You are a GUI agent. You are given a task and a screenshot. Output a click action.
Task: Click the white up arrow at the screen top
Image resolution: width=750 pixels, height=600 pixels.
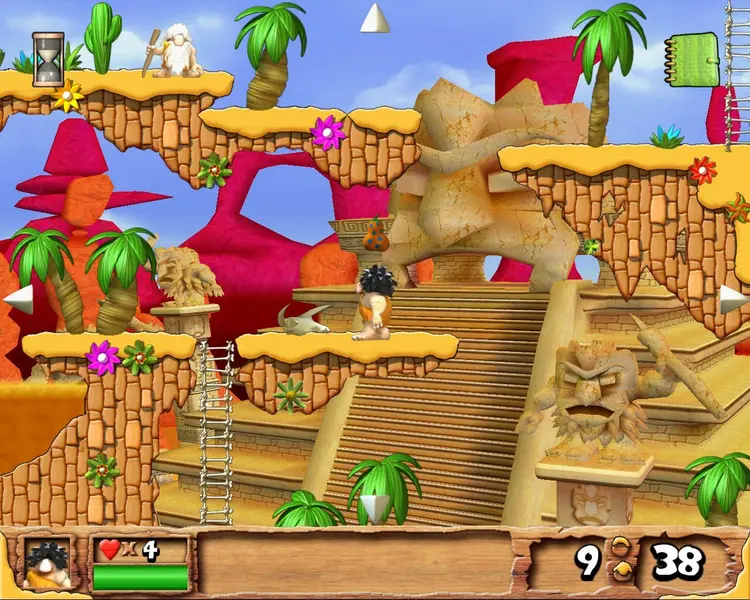(375, 18)
